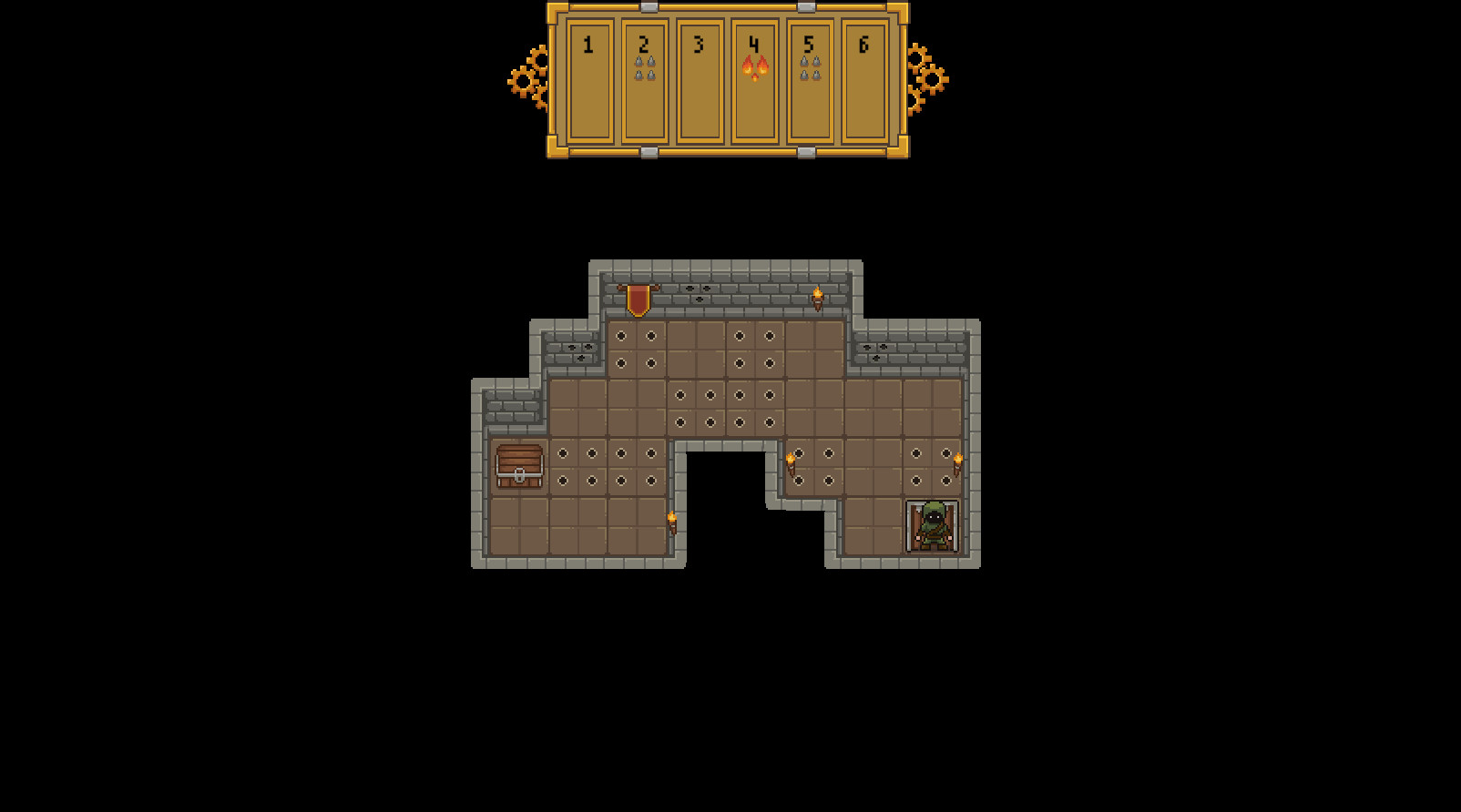
Task: Click the torch near the middle gap
Action: [x=792, y=462]
